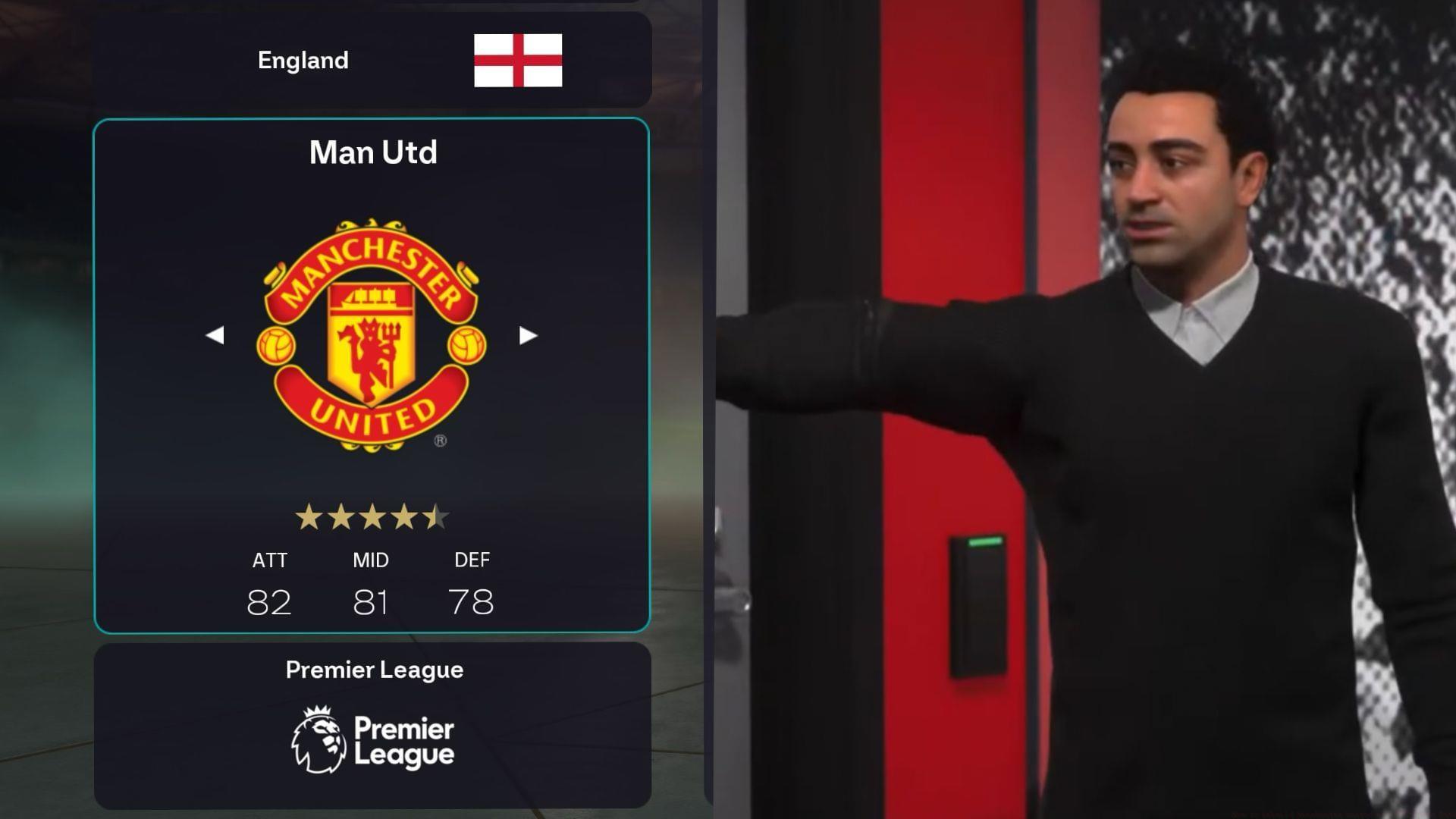Click the MID stat label
The image size is (1456, 819).
click(372, 560)
